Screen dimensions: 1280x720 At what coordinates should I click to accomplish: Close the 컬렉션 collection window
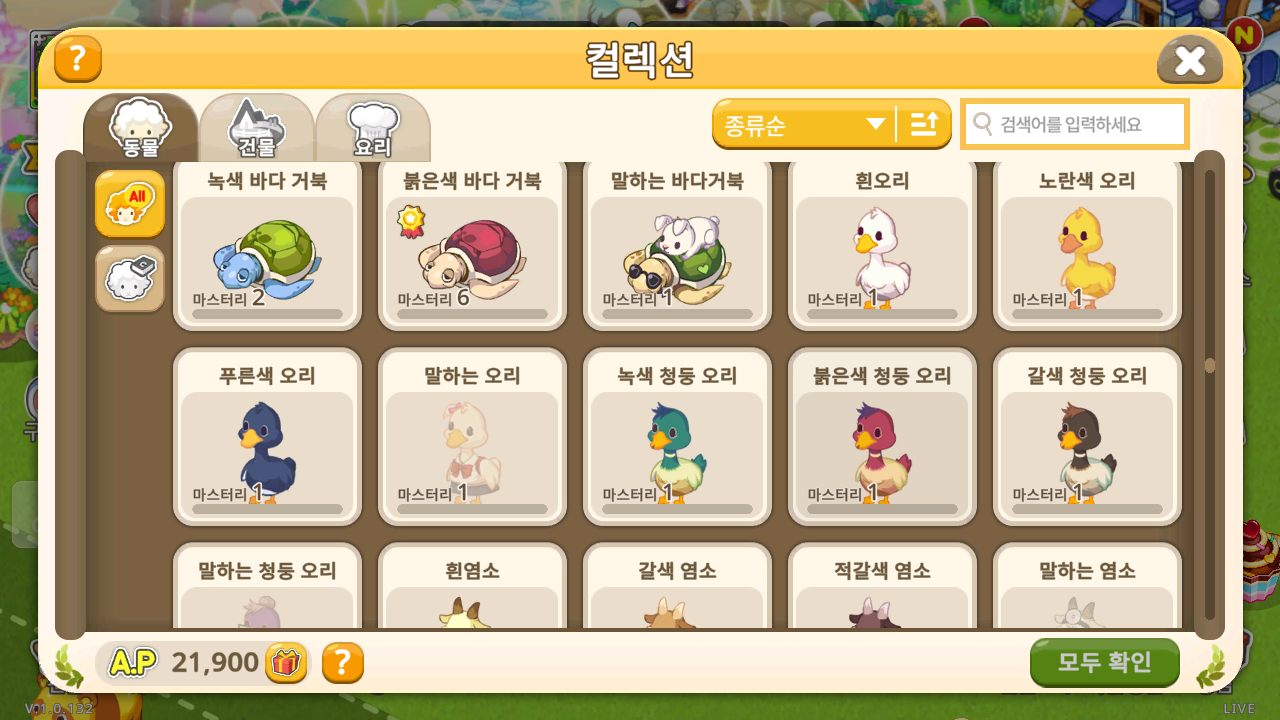(1189, 61)
